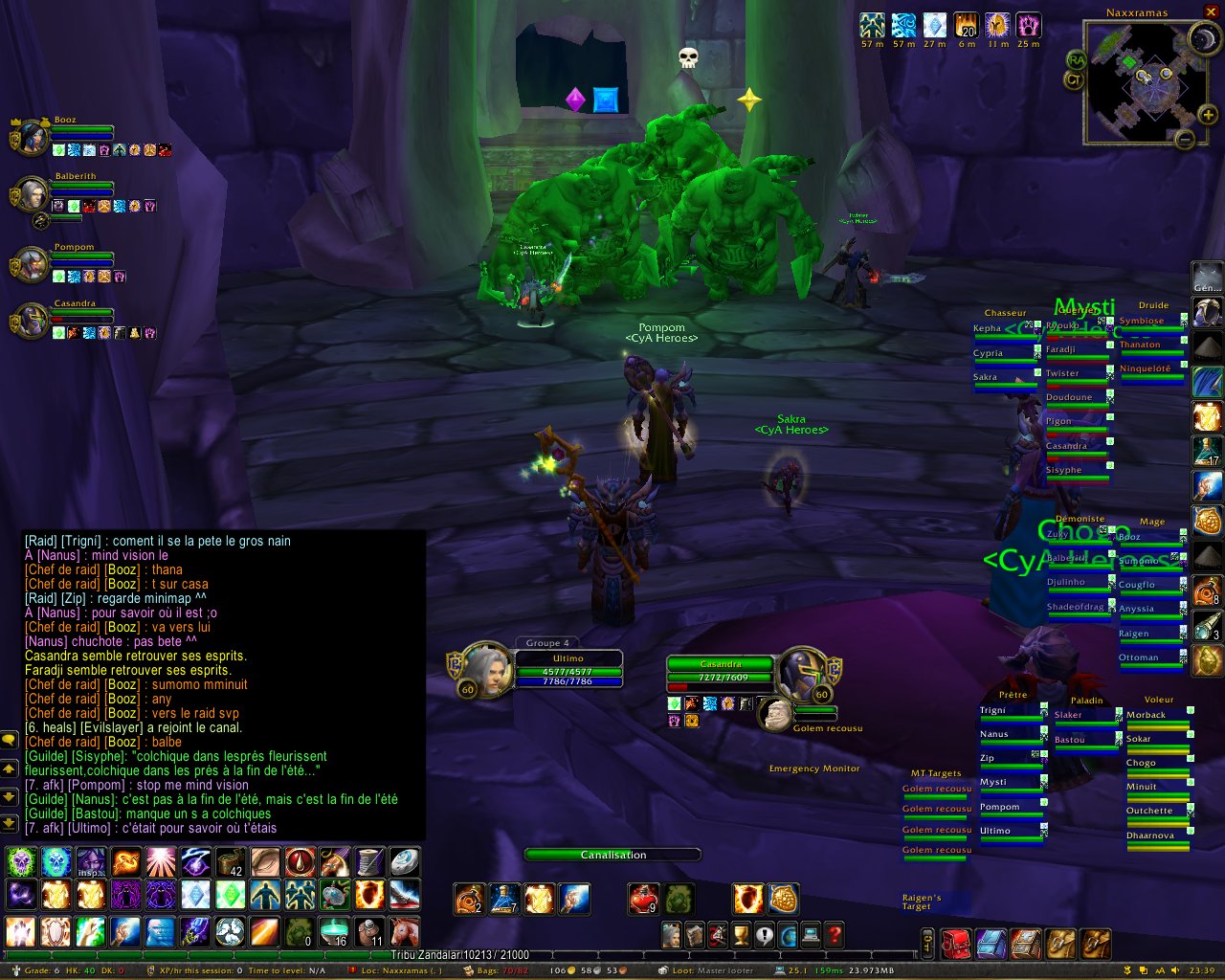This screenshot has width=1225, height=980.
Task: Click Ultimo's player portrait
Action: (486, 670)
